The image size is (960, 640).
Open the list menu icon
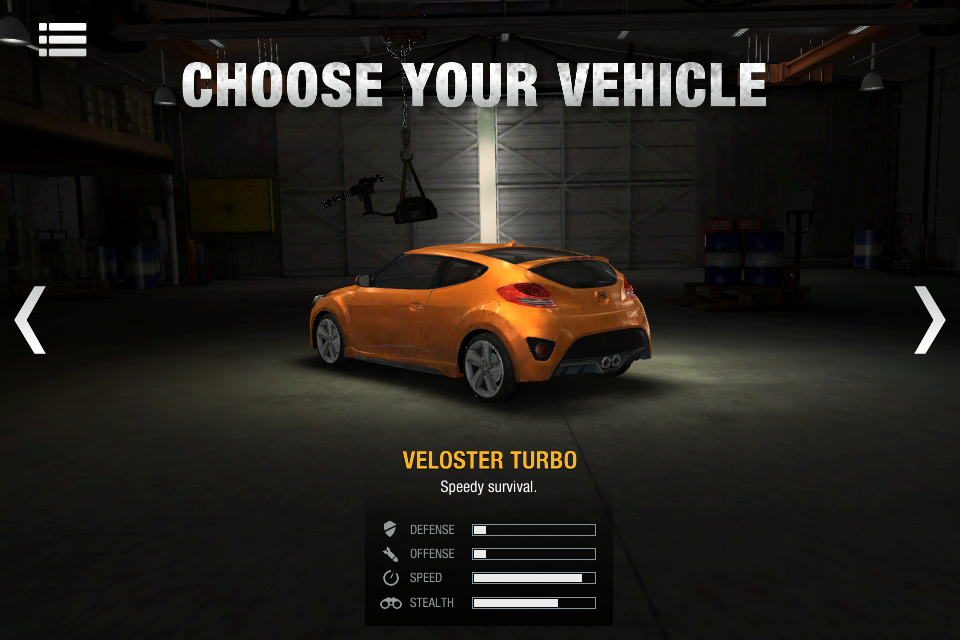click(x=62, y=39)
